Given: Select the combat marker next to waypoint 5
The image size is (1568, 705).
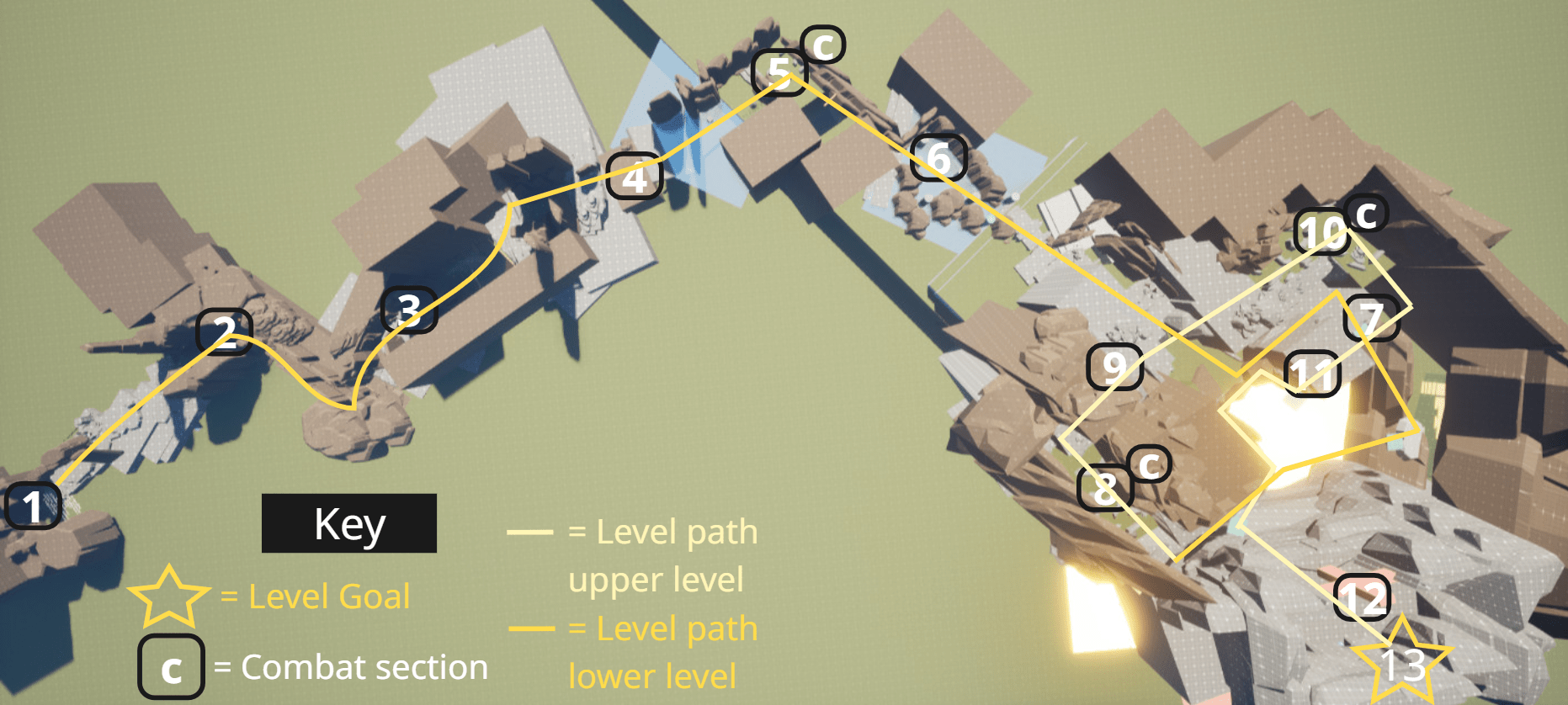Looking at the screenshot, I should [x=823, y=45].
